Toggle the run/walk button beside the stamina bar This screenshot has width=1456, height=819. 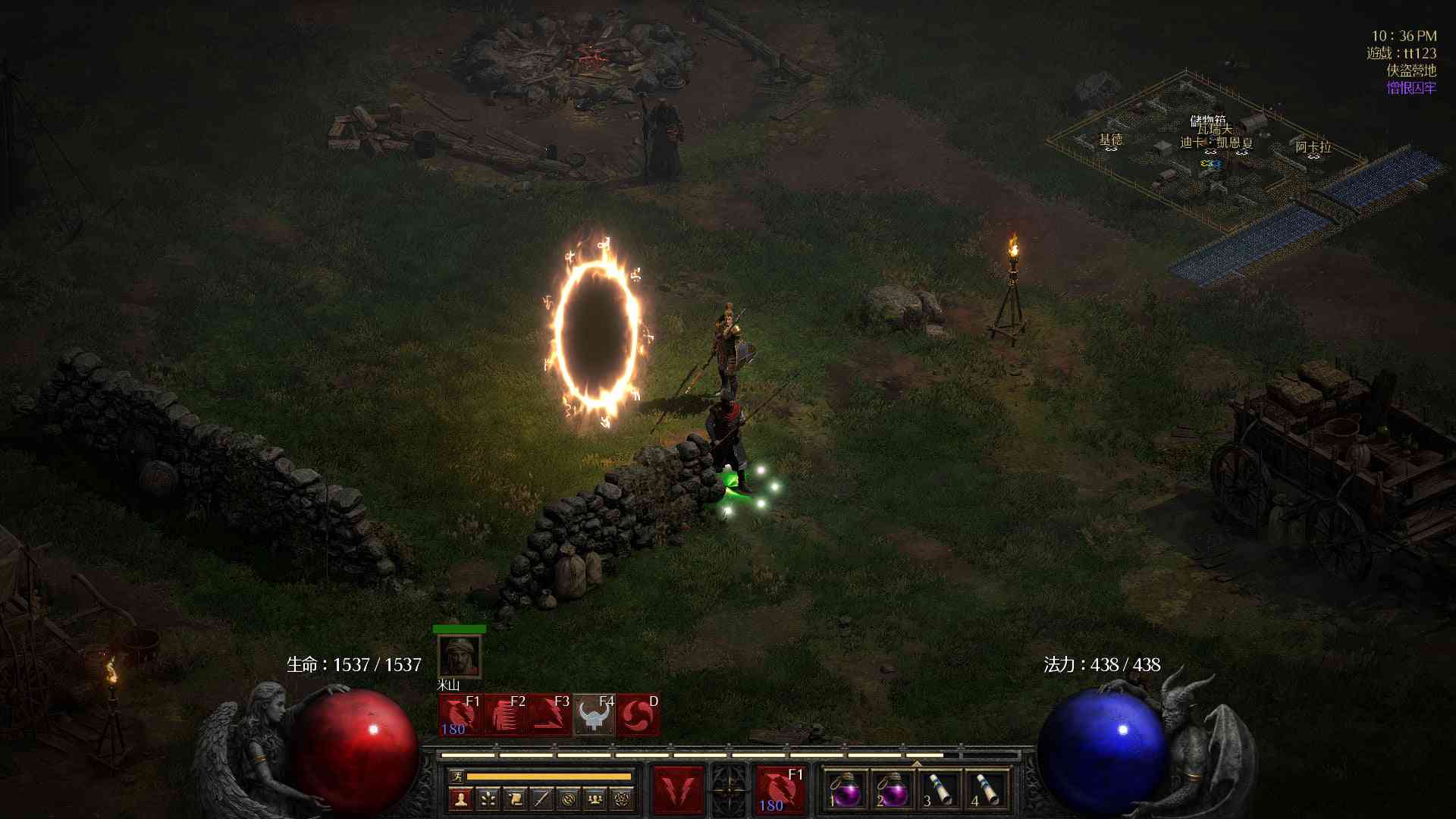click(457, 776)
